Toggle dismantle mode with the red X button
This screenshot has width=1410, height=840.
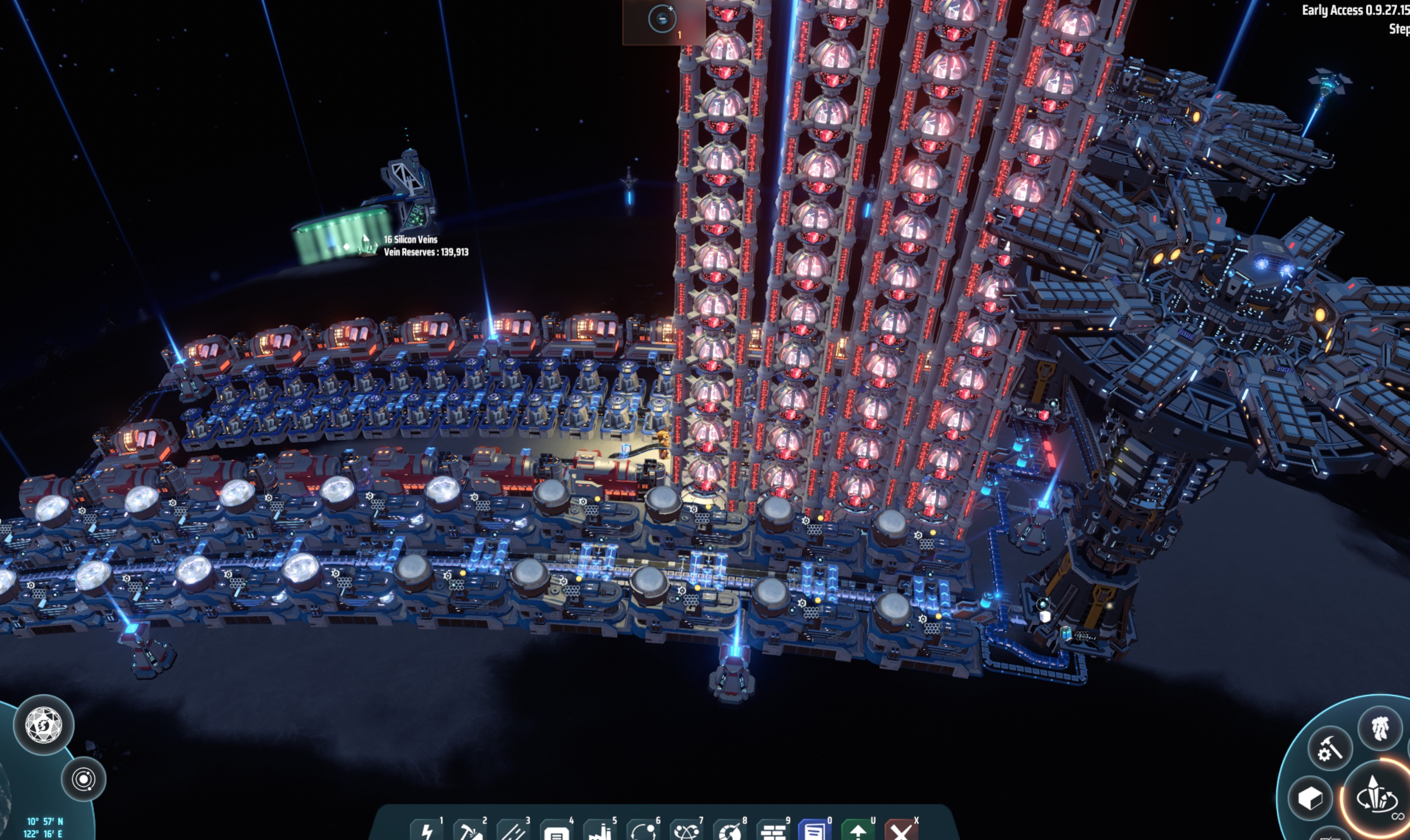click(x=903, y=832)
